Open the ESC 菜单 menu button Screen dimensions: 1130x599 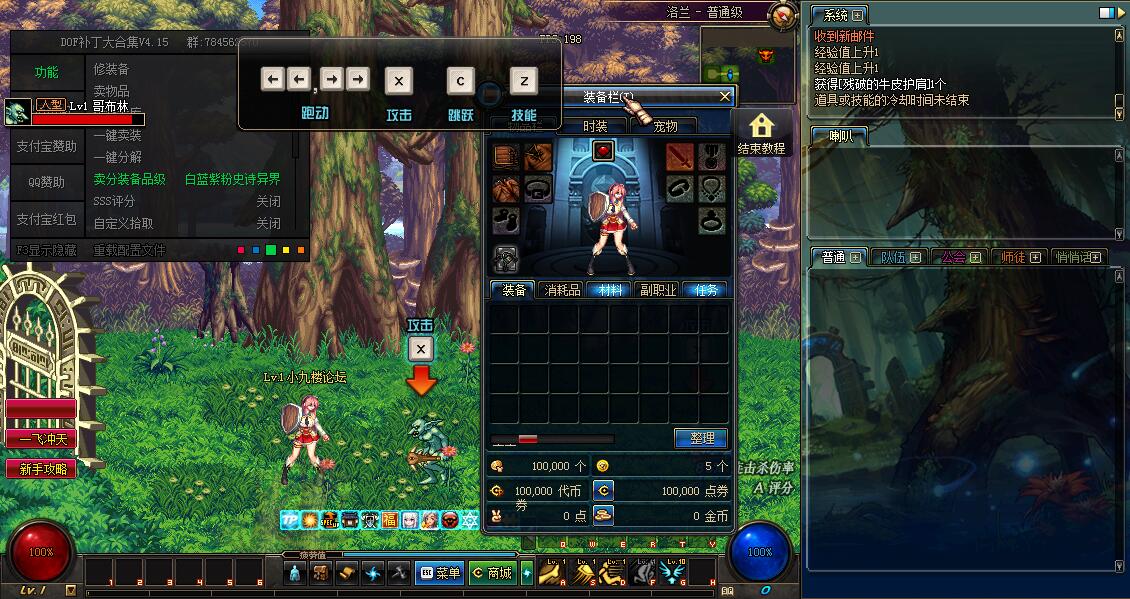439,573
